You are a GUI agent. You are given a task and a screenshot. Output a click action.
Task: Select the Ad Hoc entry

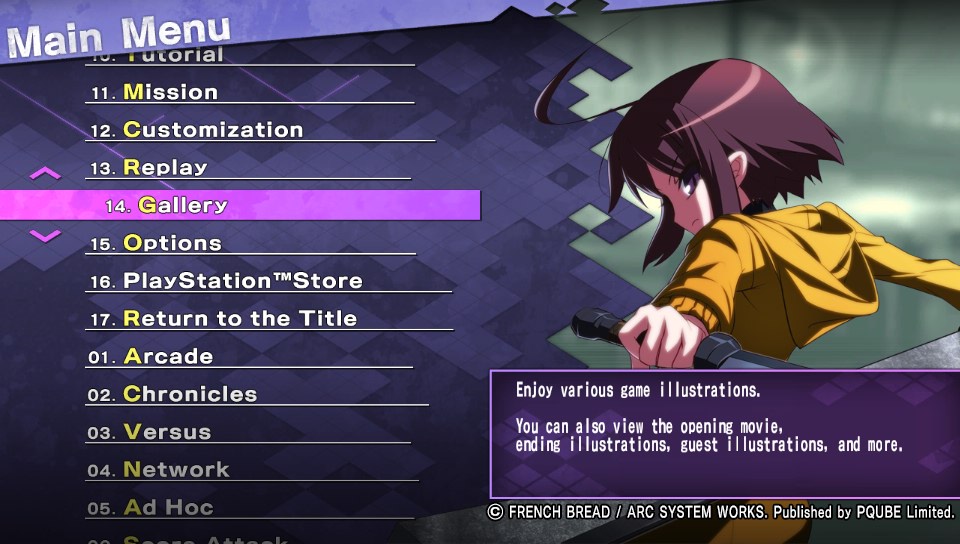pos(168,508)
